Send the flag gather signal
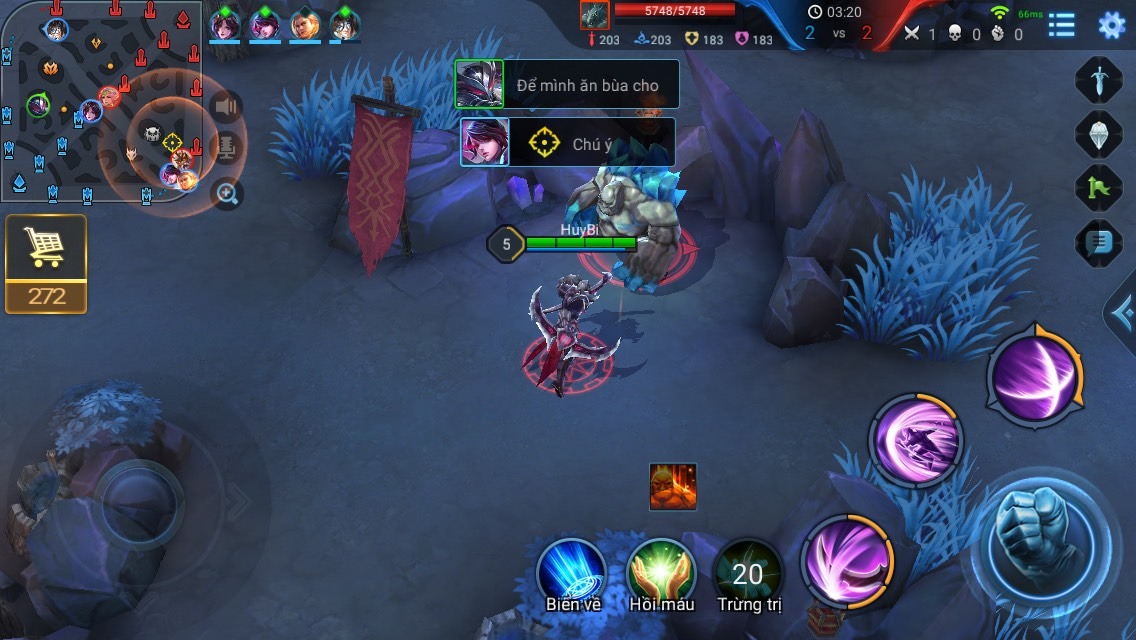This screenshot has width=1136, height=640. [x=1098, y=188]
